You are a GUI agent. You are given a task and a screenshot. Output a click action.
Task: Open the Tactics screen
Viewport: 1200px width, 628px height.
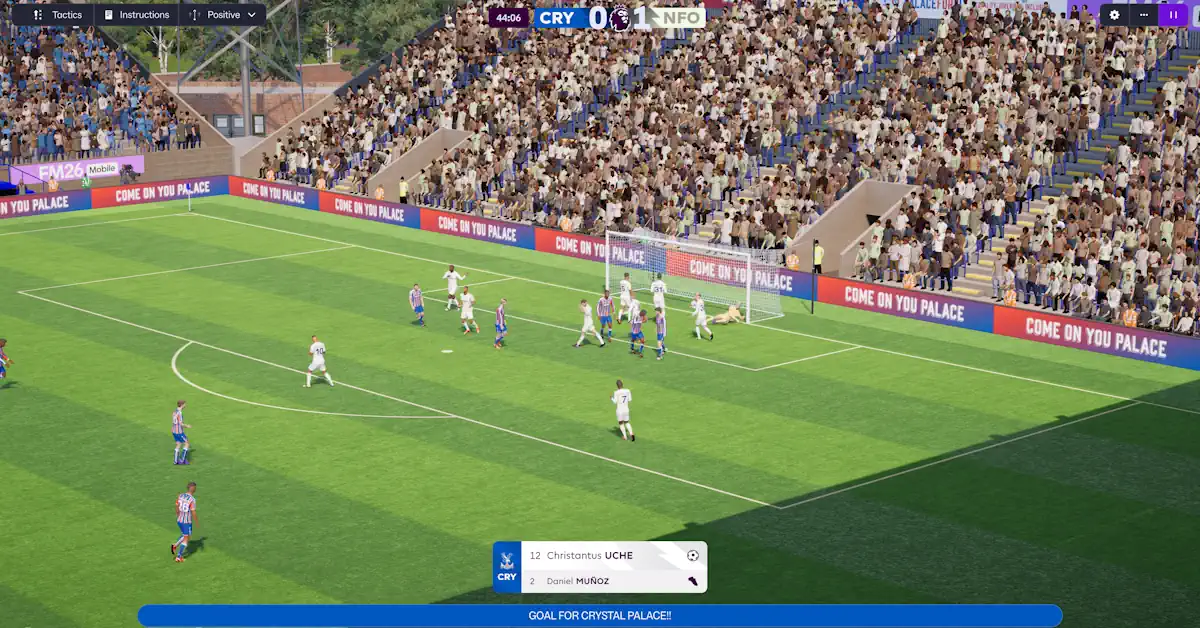pos(57,15)
